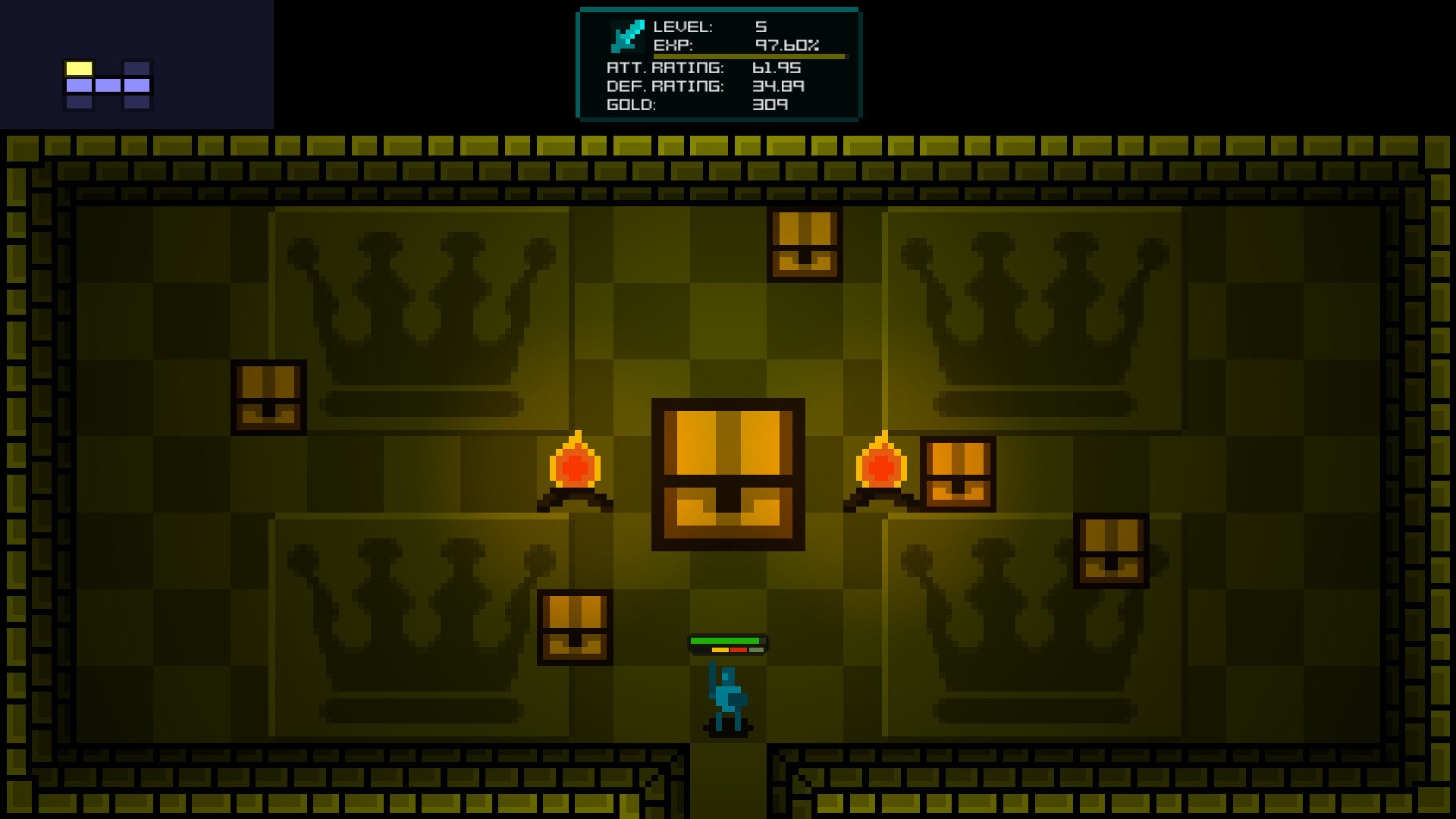Toggle the rightmost minimap room square
The image size is (1456, 819).
pyautogui.click(x=137, y=86)
